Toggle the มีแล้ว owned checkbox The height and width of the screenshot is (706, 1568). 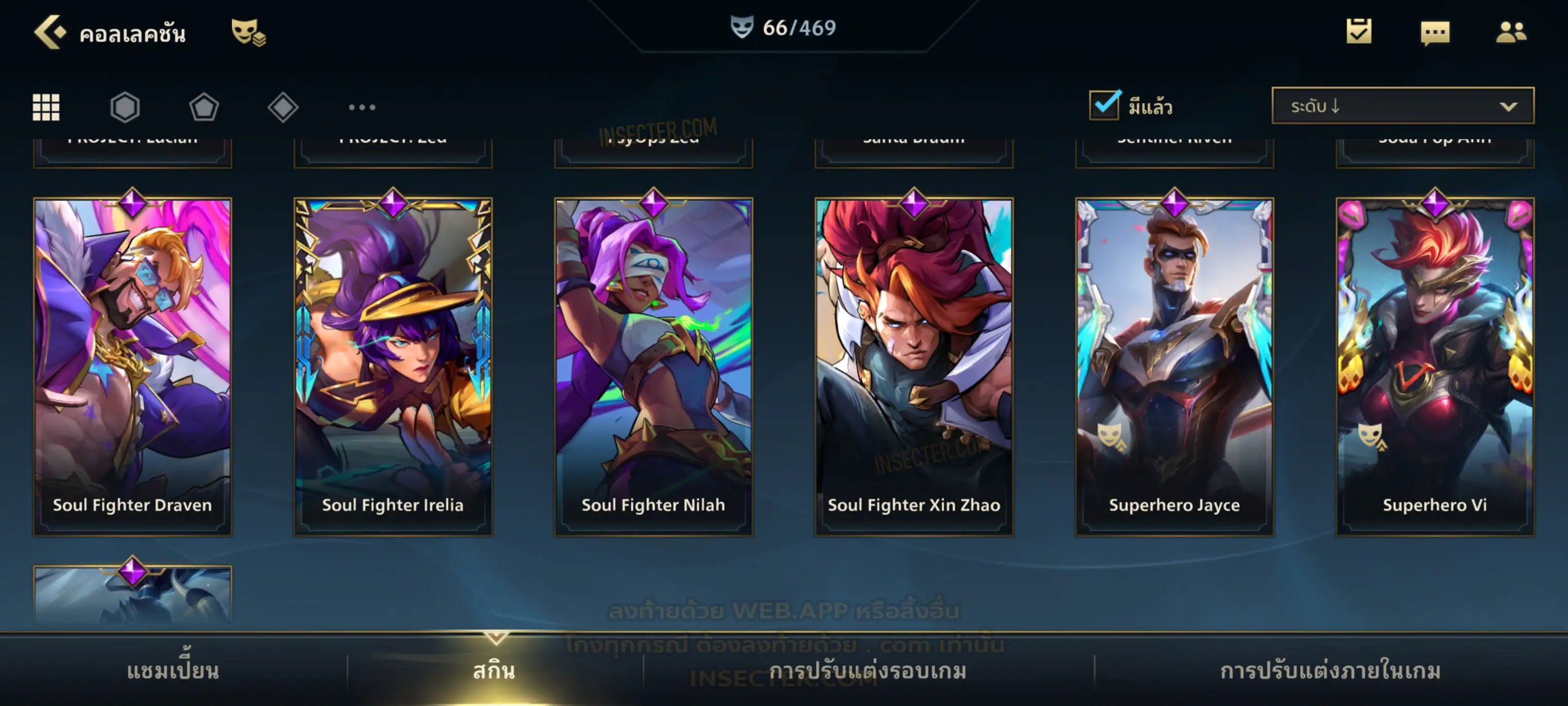click(x=1104, y=105)
